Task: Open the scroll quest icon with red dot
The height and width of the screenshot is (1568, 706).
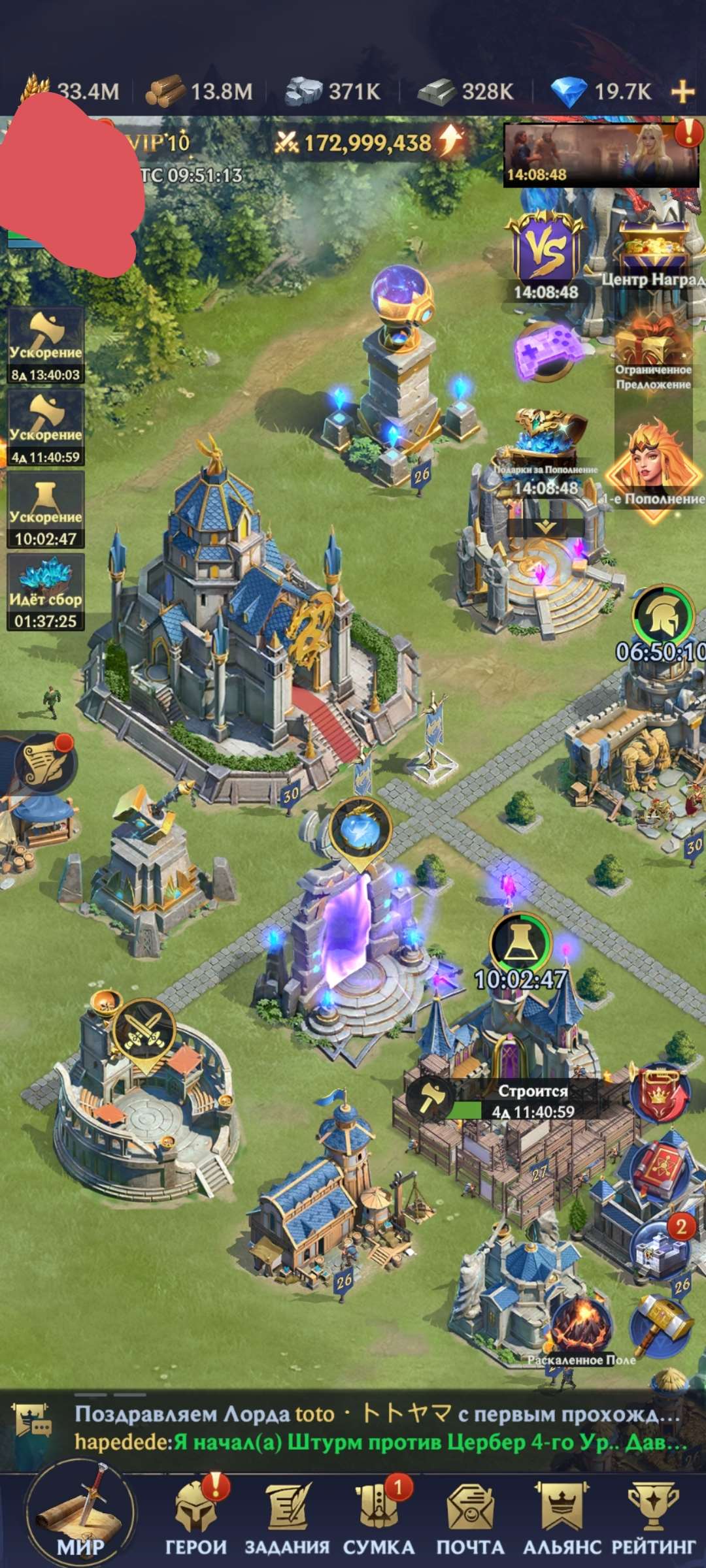Action: [x=44, y=762]
